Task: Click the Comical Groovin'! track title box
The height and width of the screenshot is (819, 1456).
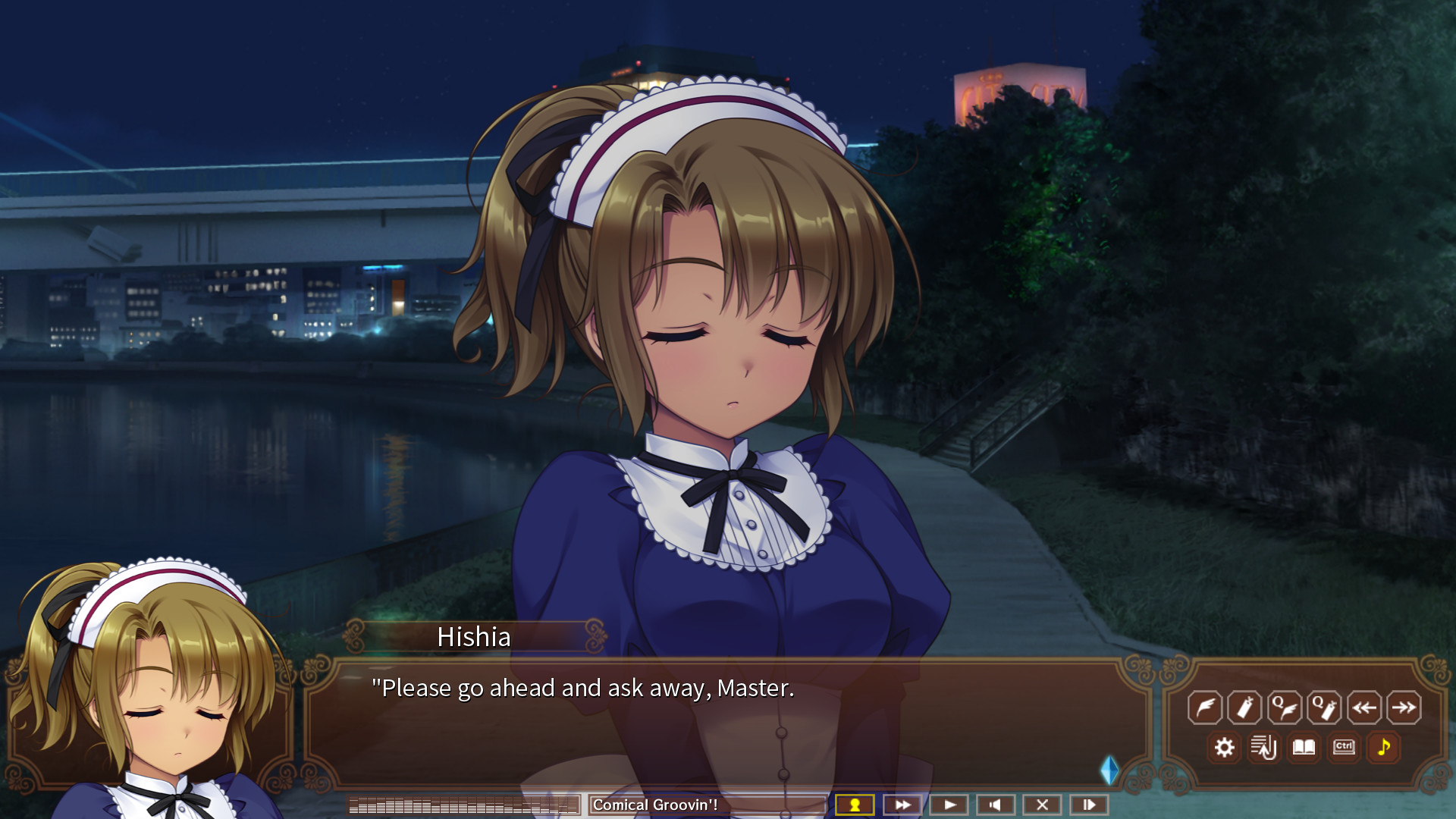Action: pos(707,805)
